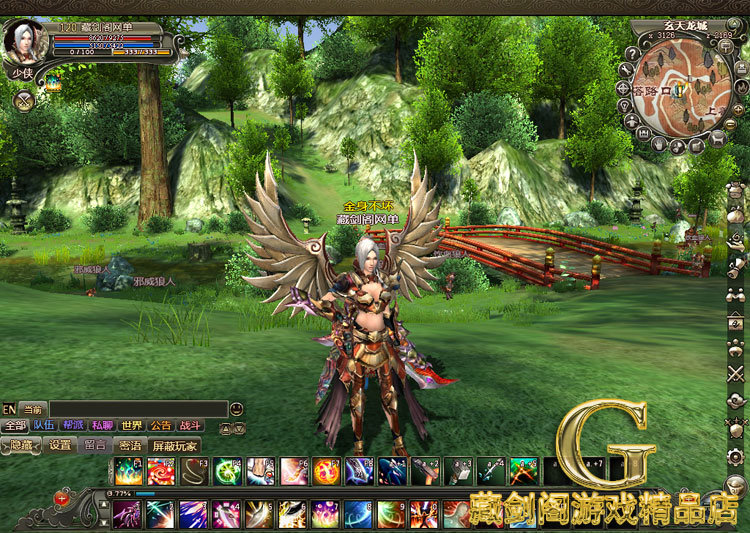750x533 pixels.
Task: Show the 世界 chat channel
Action: pyautogui.click(x=132, y=426)
